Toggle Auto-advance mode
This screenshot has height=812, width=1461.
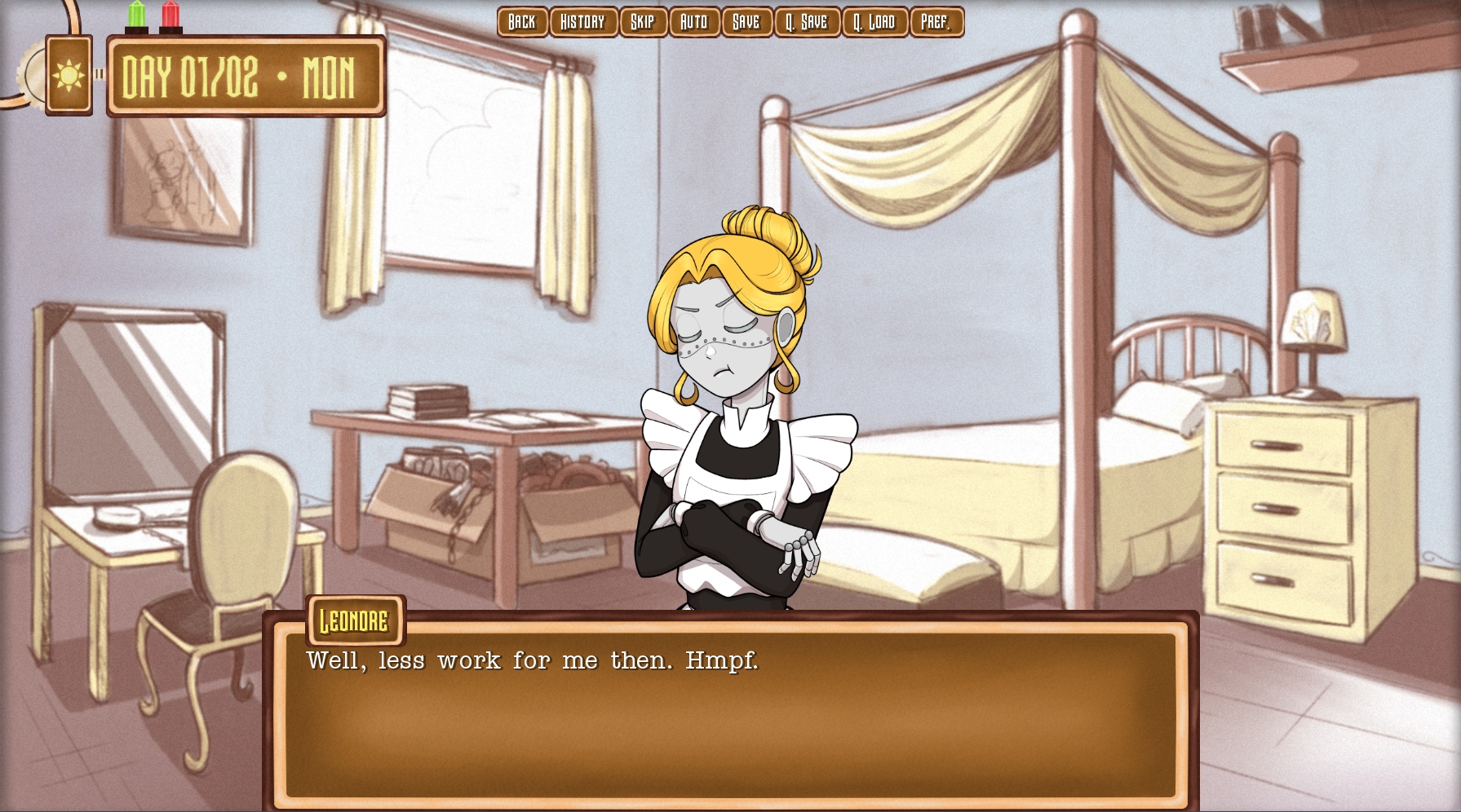coord(694,22)
